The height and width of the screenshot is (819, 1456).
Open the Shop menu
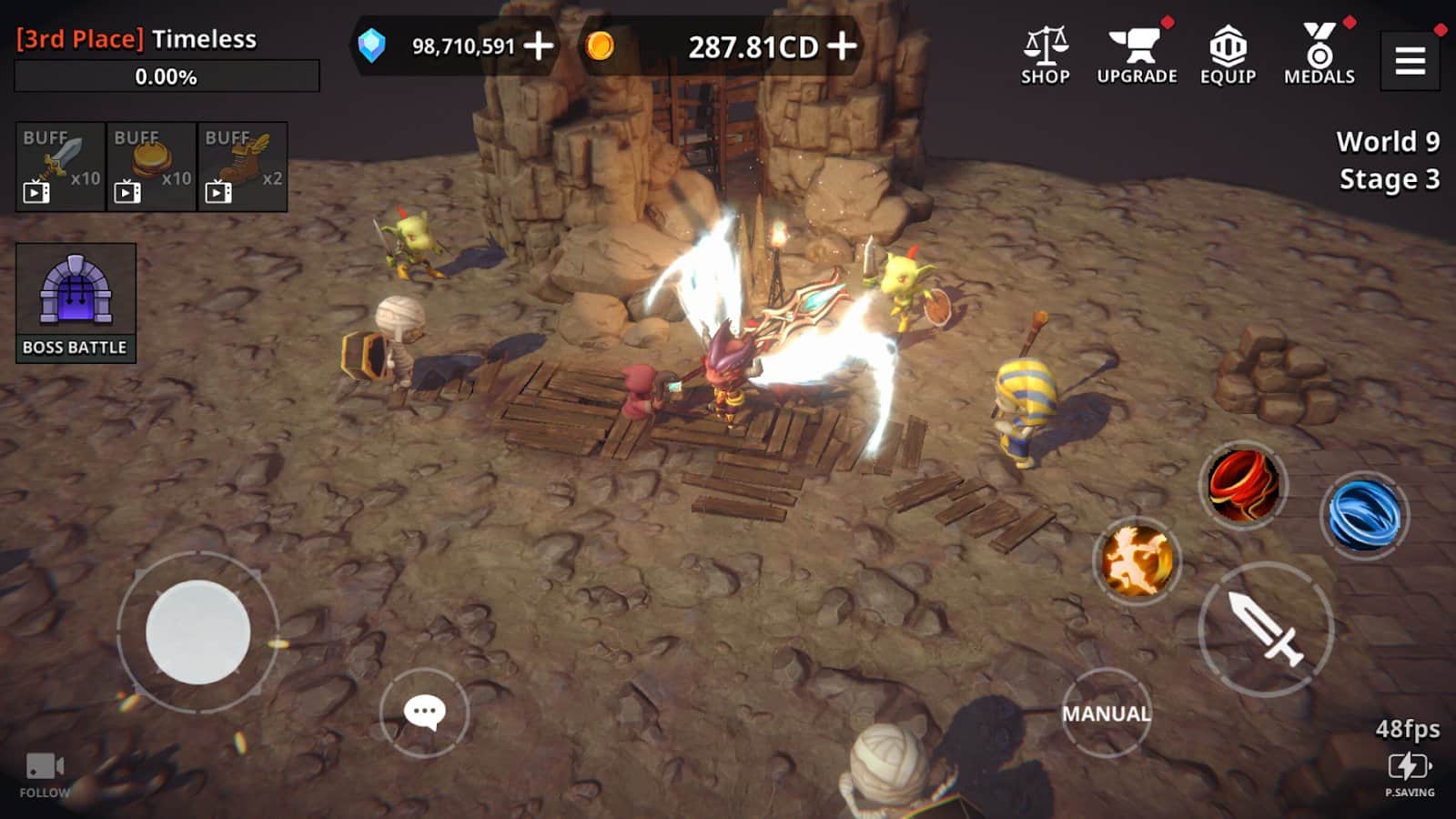click(1045, 55)
